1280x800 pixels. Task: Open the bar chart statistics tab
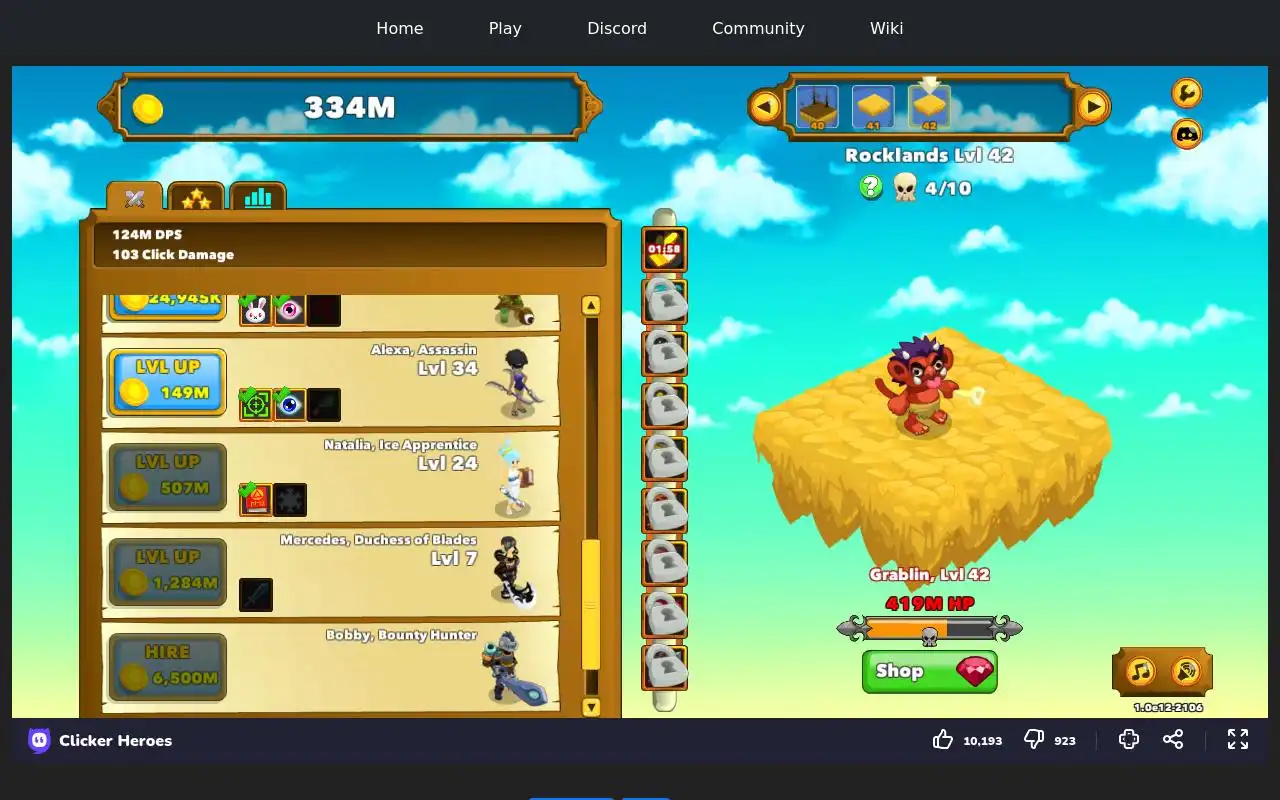[x=258, y=198]
